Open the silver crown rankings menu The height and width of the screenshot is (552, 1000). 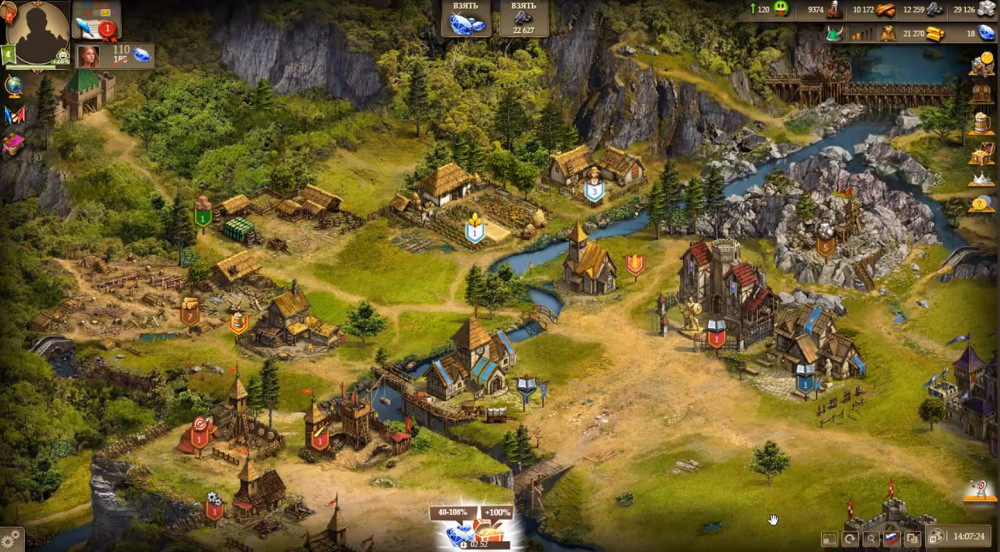pos(981,180)
